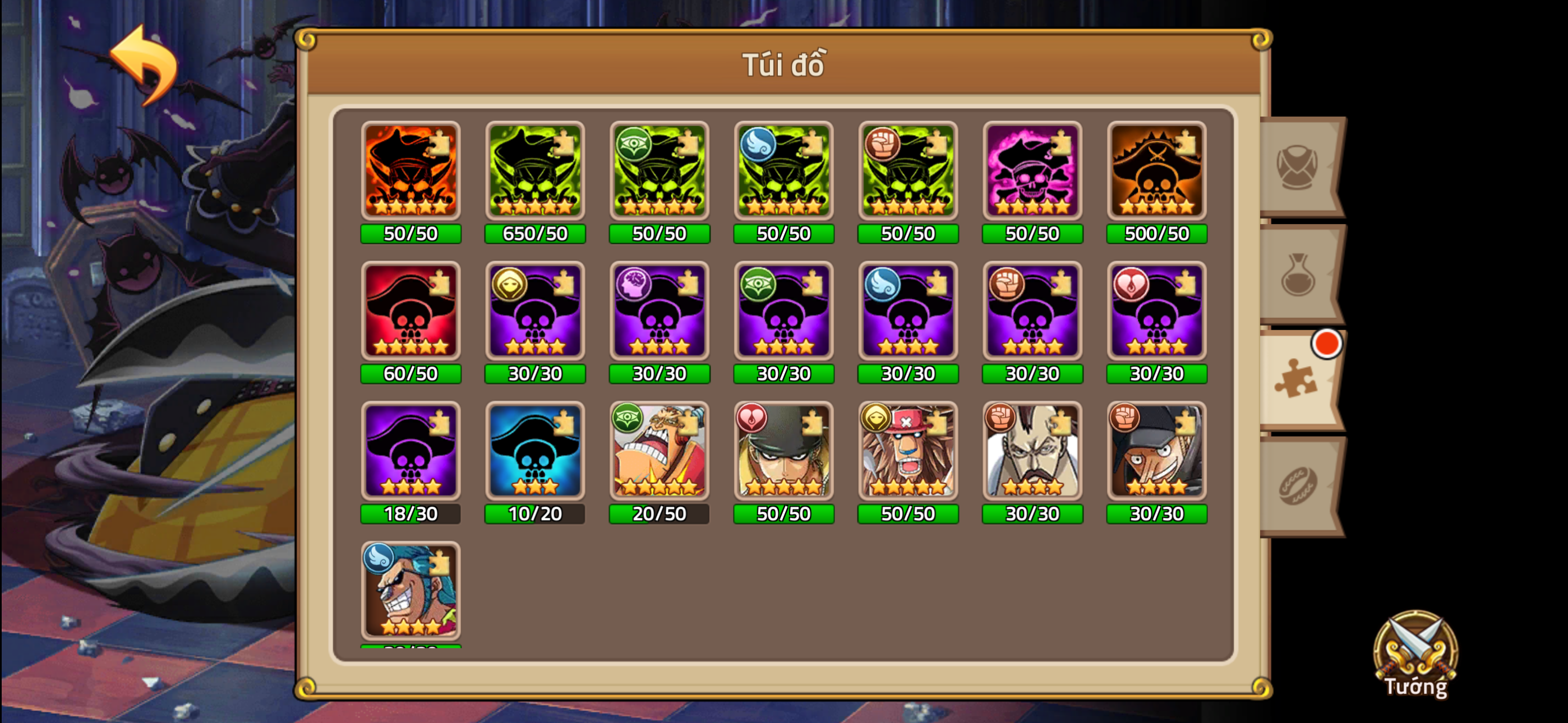Select the green skull fragment showing 650/50

point(535,172)
